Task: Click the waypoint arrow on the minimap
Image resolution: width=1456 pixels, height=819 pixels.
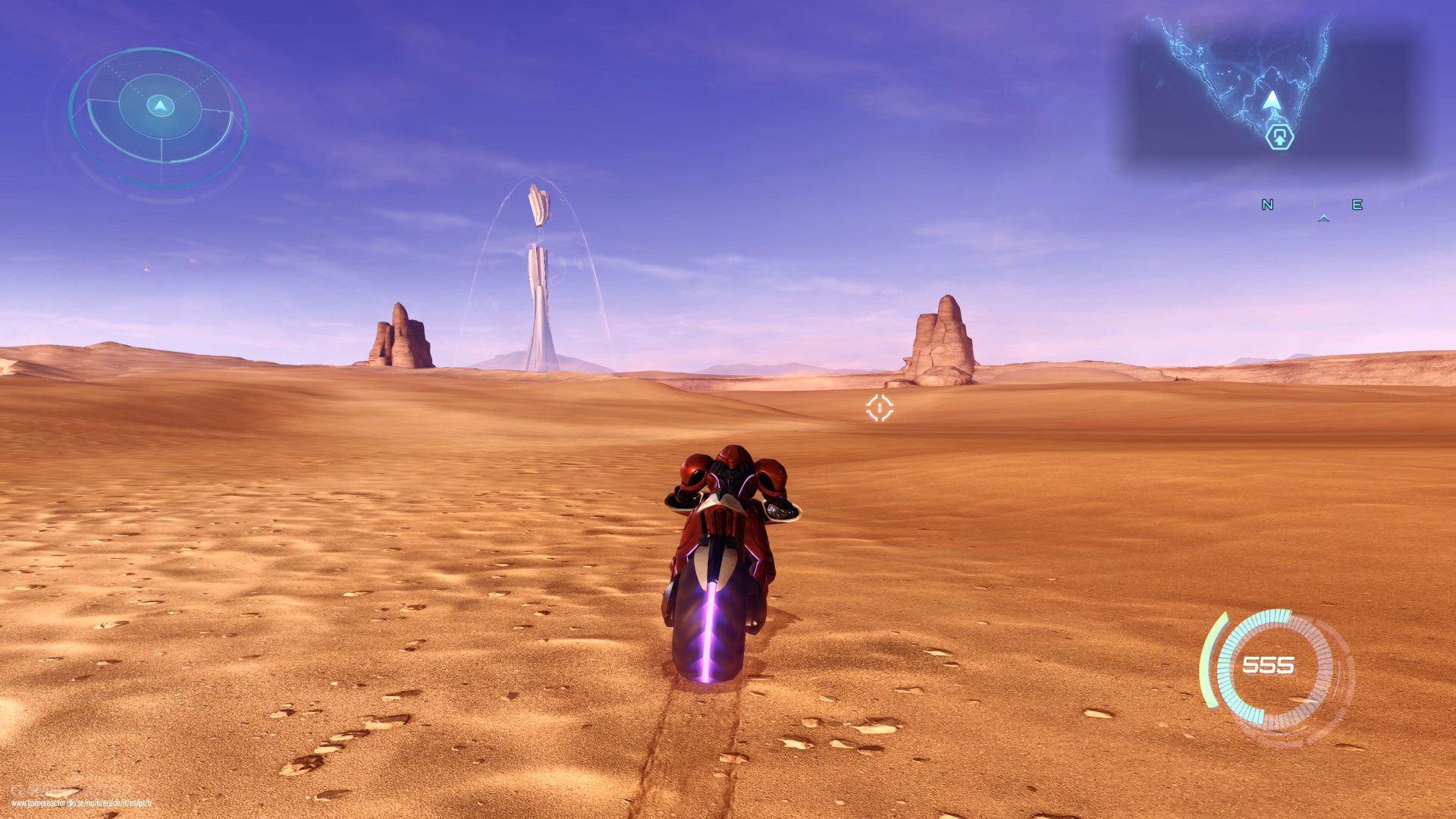Action: [1271, 100]
